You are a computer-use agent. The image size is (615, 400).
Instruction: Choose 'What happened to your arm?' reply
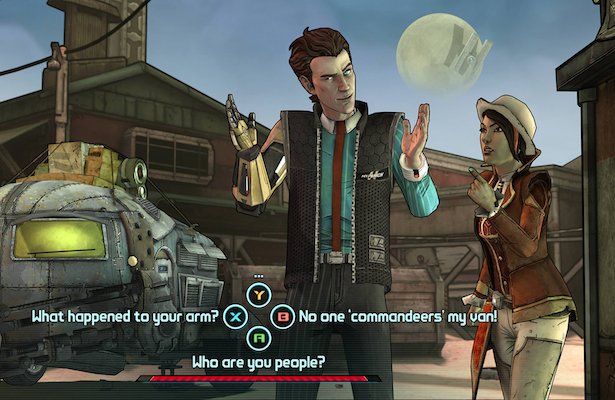click(125, 317)
